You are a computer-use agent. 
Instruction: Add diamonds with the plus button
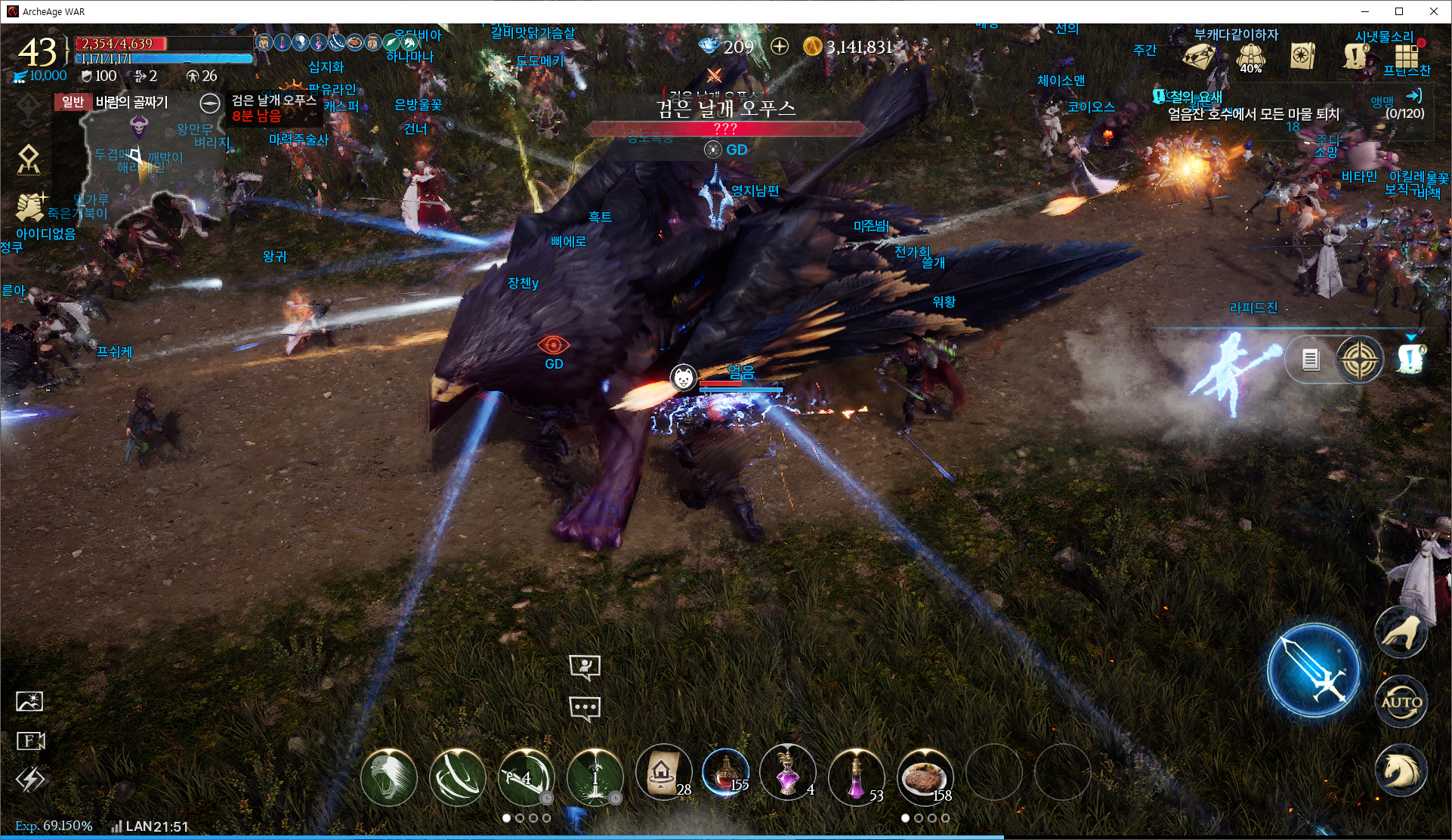(780, 47)
